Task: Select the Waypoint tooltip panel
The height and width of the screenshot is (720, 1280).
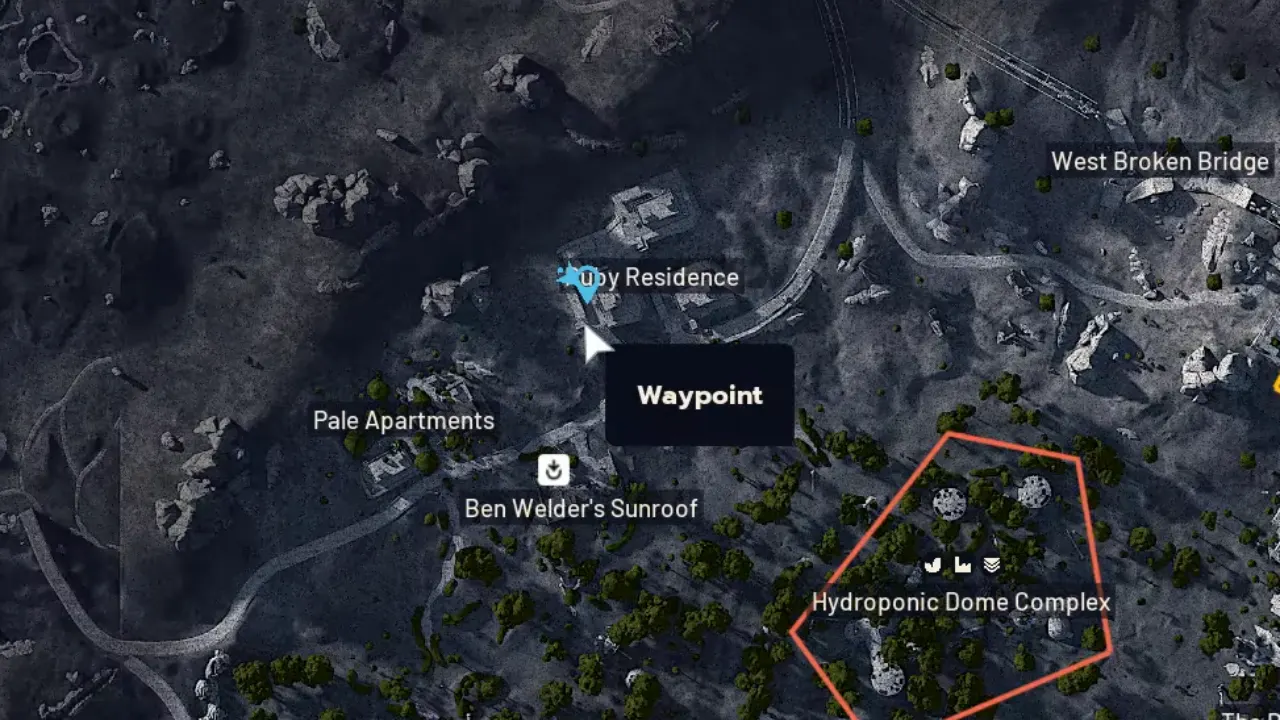Action: pos(699,395)
